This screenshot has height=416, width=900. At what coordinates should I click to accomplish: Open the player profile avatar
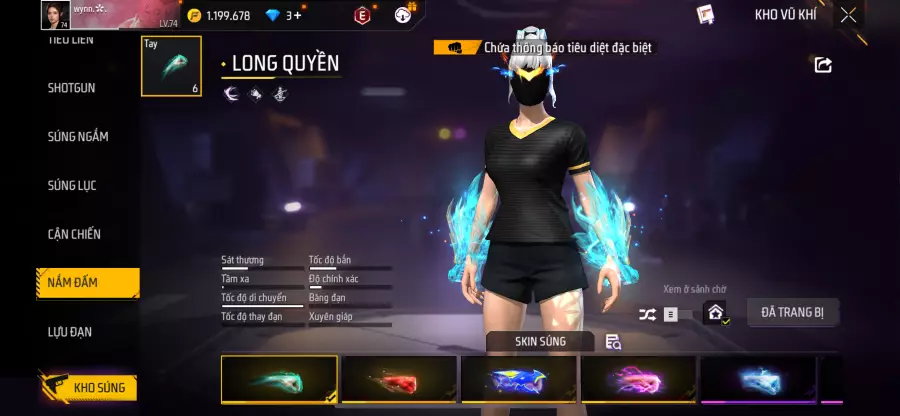[x=54, y=14]
